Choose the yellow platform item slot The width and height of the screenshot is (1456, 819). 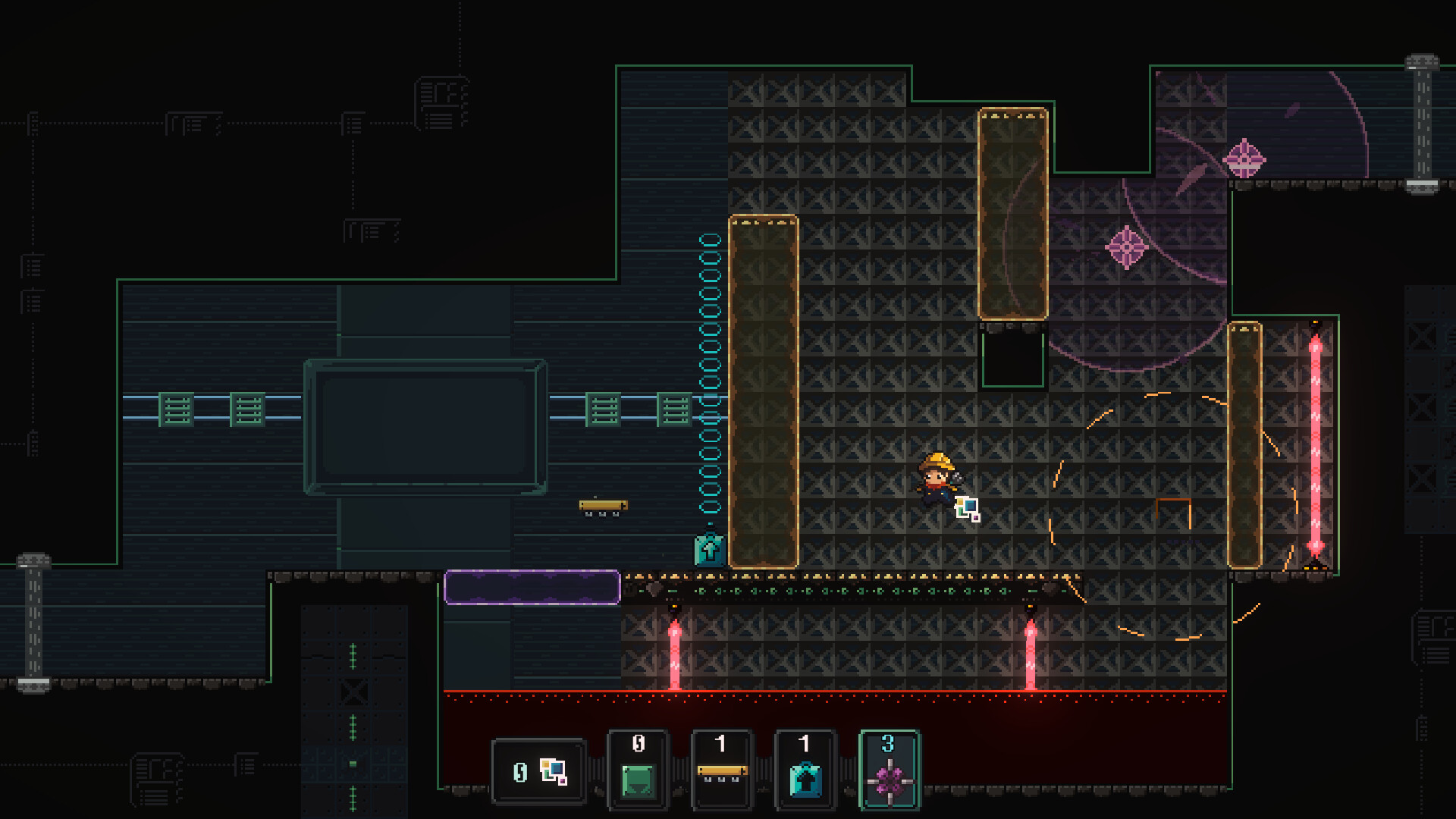(x=721, y=770)
